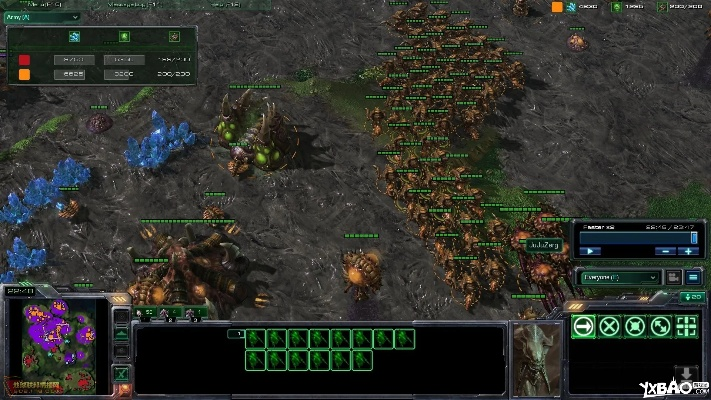The width and height of the screenshot is (711, 400).
Task: Increase replay speed with the plus button
Action: 689,250
